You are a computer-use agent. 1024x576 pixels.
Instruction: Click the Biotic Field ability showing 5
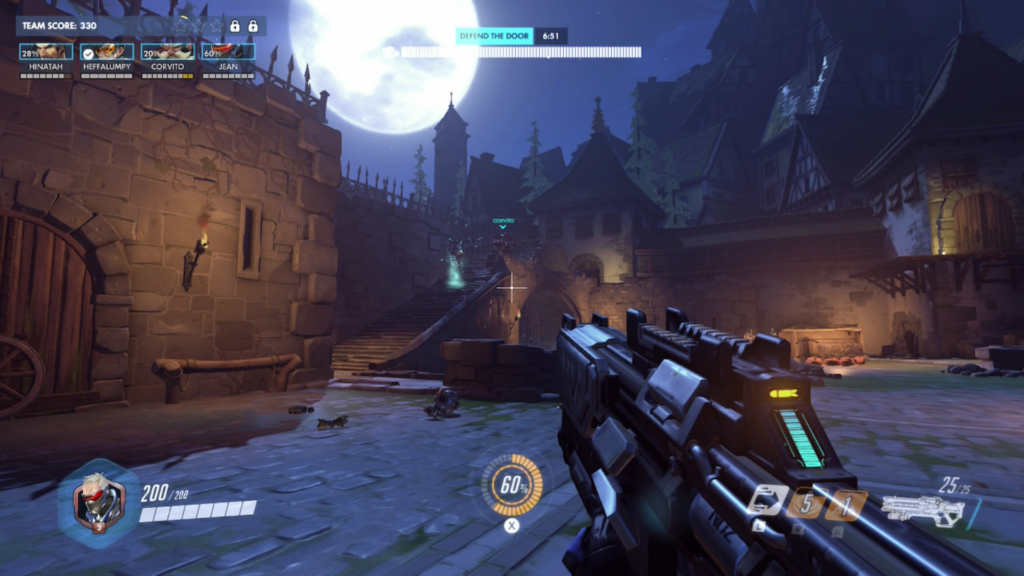click(x=804, y=503)
